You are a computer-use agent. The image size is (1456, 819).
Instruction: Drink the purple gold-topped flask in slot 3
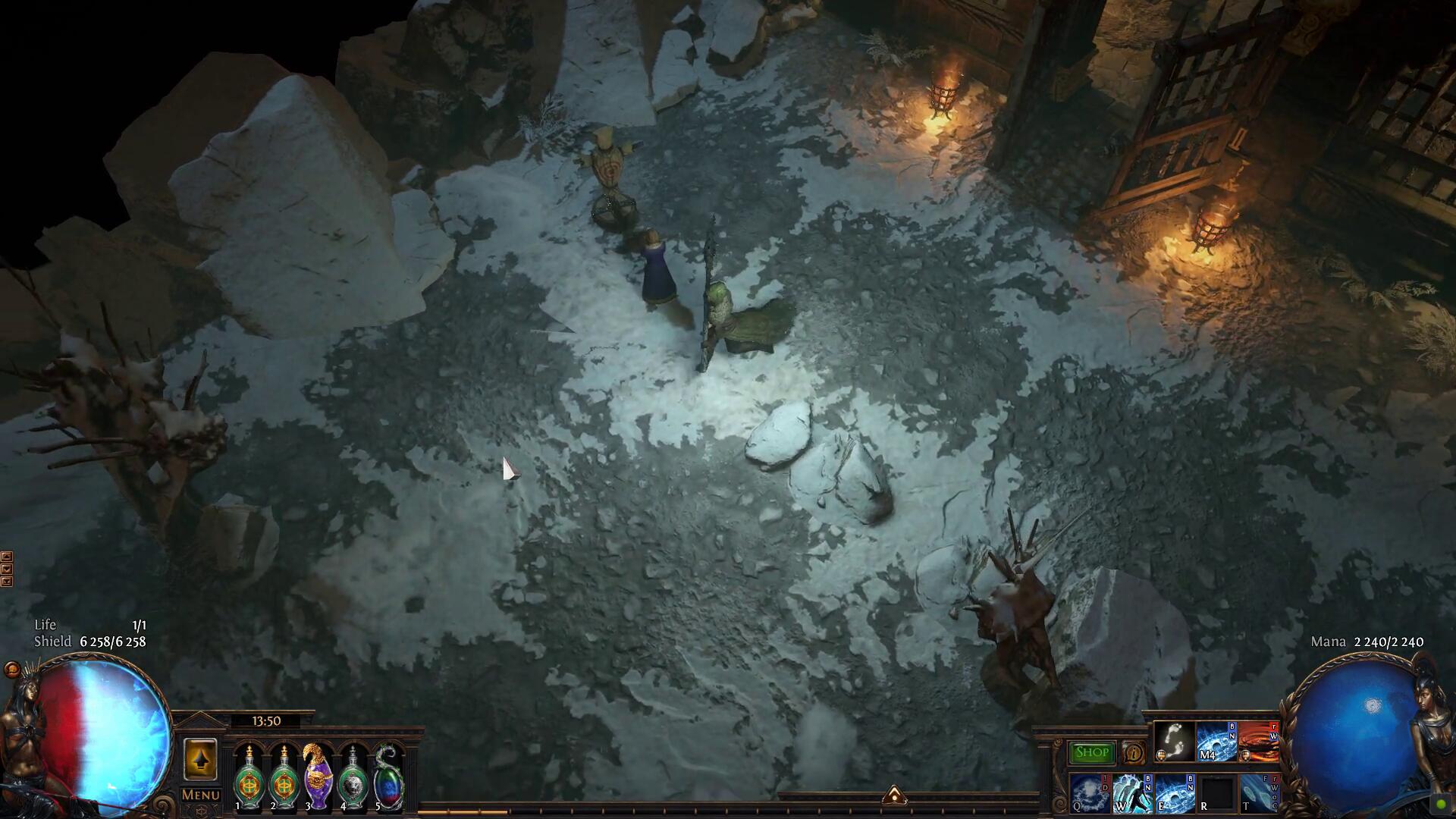tap(316, 779)
